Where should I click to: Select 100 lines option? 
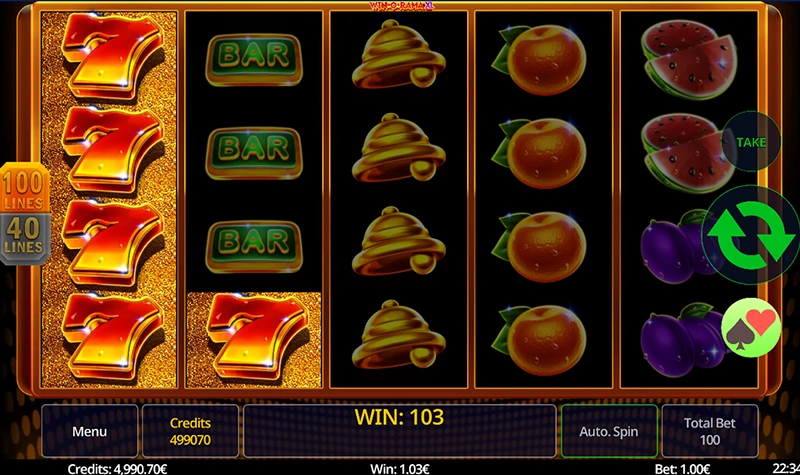point(21,190)
